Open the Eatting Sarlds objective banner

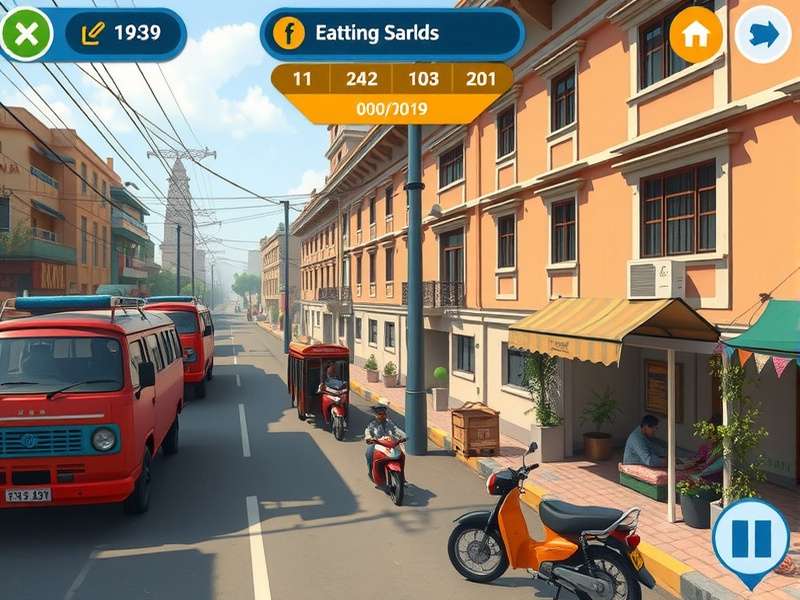pos(391,34)
